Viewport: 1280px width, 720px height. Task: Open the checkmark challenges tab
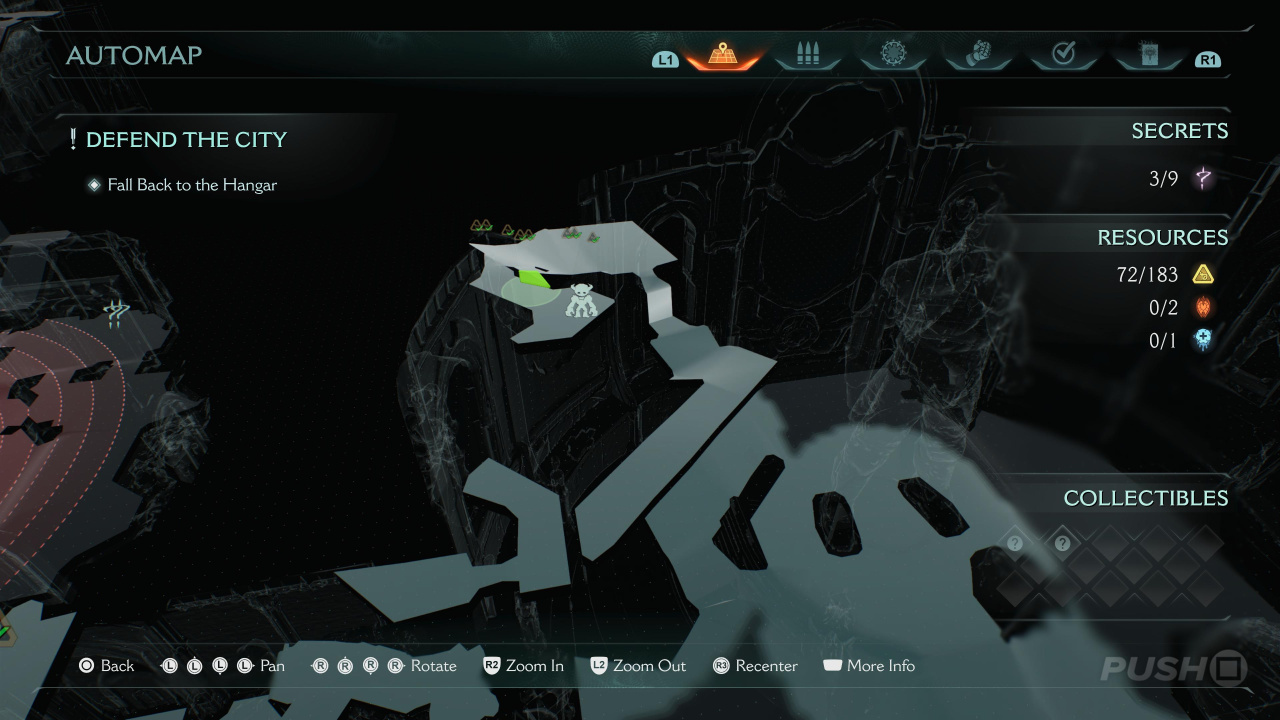[x=1063, y=55]
